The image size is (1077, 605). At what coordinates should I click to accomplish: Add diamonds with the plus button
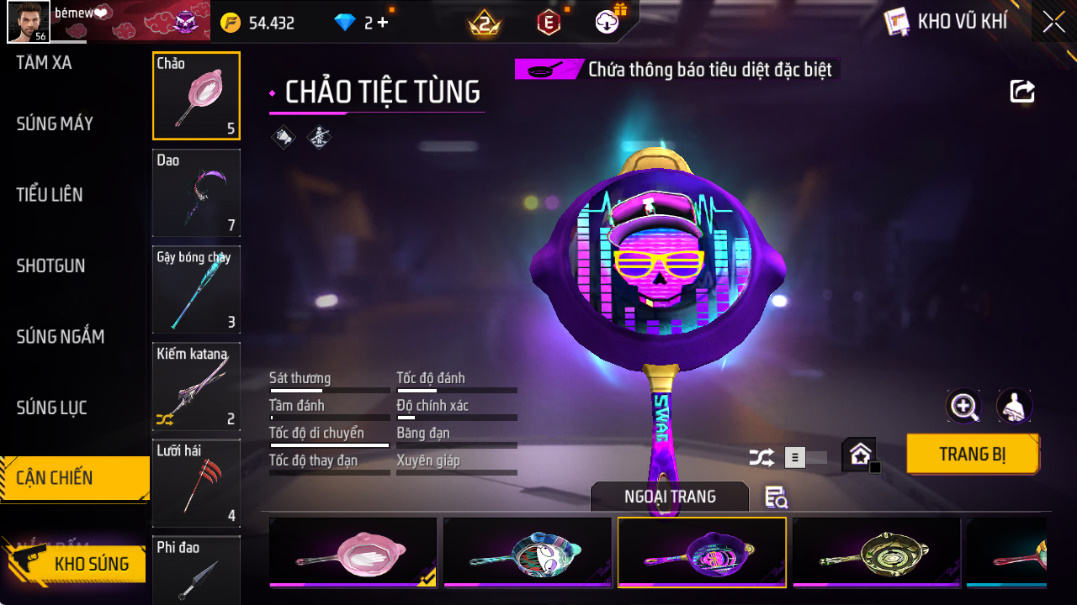tap(383, 22)
